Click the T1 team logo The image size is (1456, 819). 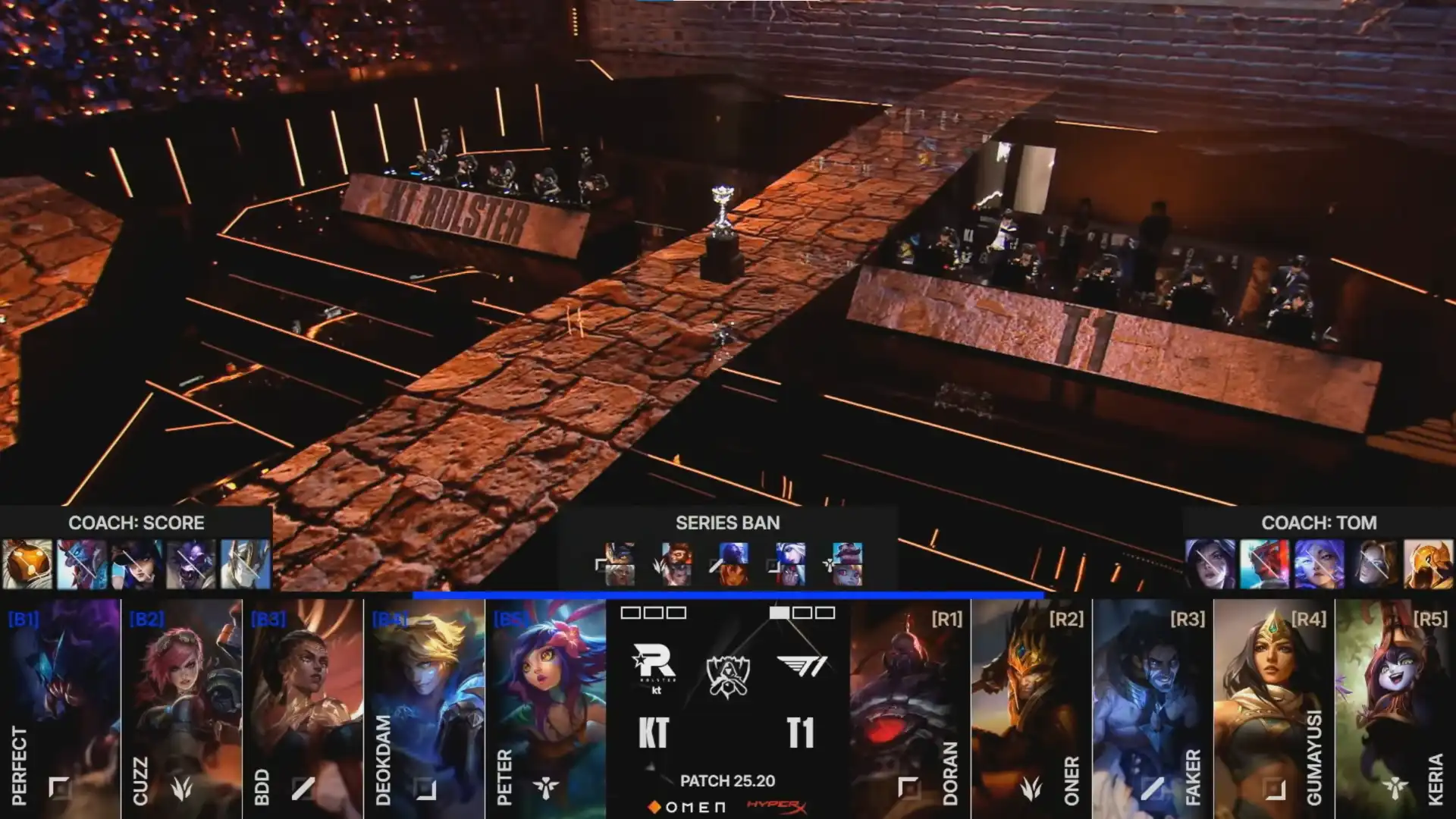click(x=802, y=666)
